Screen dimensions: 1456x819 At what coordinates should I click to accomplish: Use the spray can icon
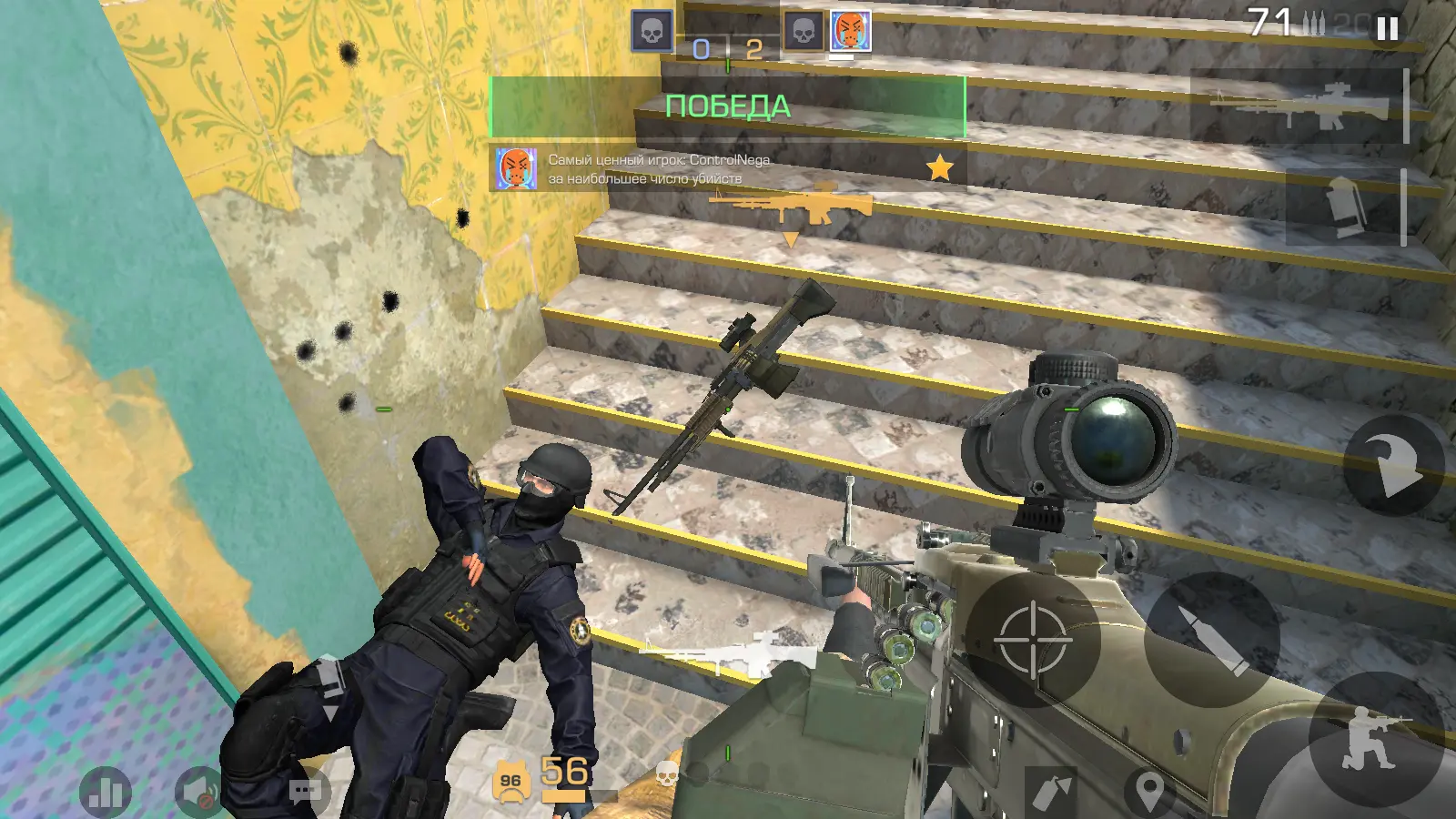[x=1053, y=790]
